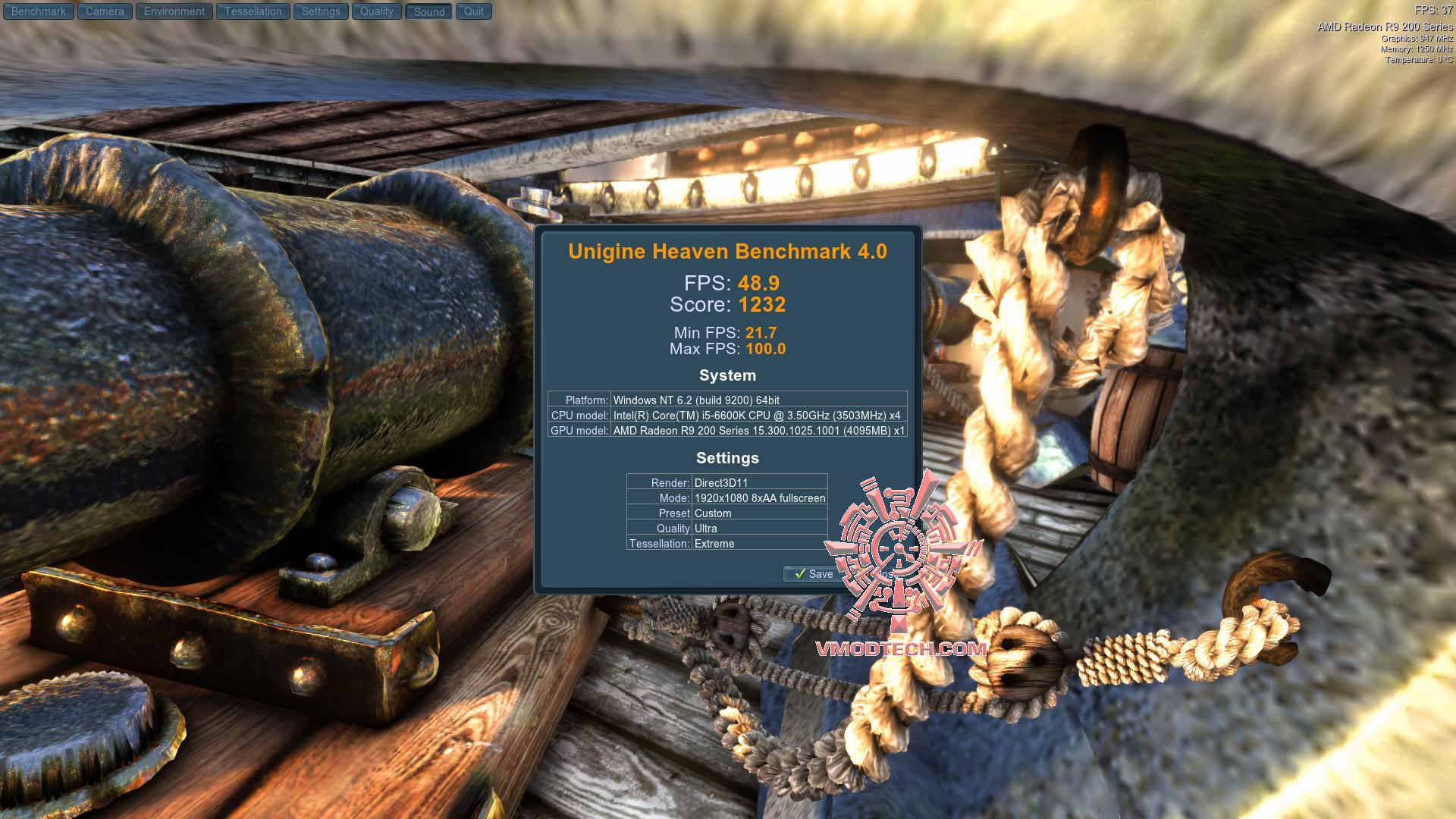The height and width of the screenshot is (819, 1456).
Task: Open the Benchmark menu button
Action: click(x=39, y=11)
